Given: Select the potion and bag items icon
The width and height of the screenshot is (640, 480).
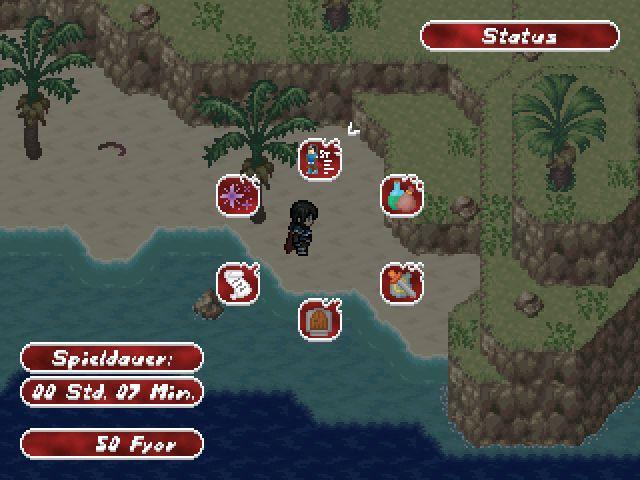Looking at the screenshot, I should (x=401, y=195).
